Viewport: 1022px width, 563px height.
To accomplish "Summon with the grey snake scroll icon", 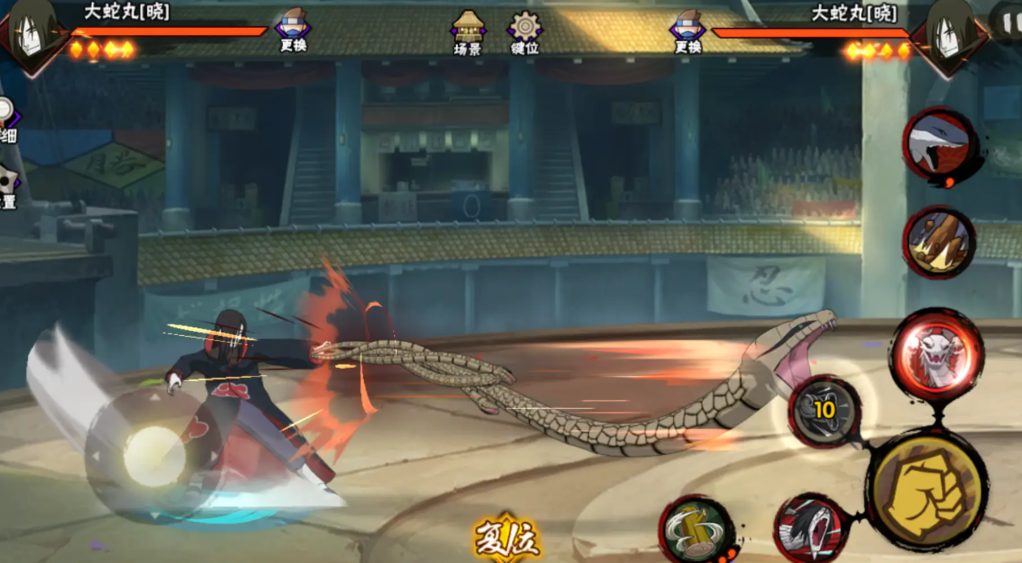I will tap(938, 147).
